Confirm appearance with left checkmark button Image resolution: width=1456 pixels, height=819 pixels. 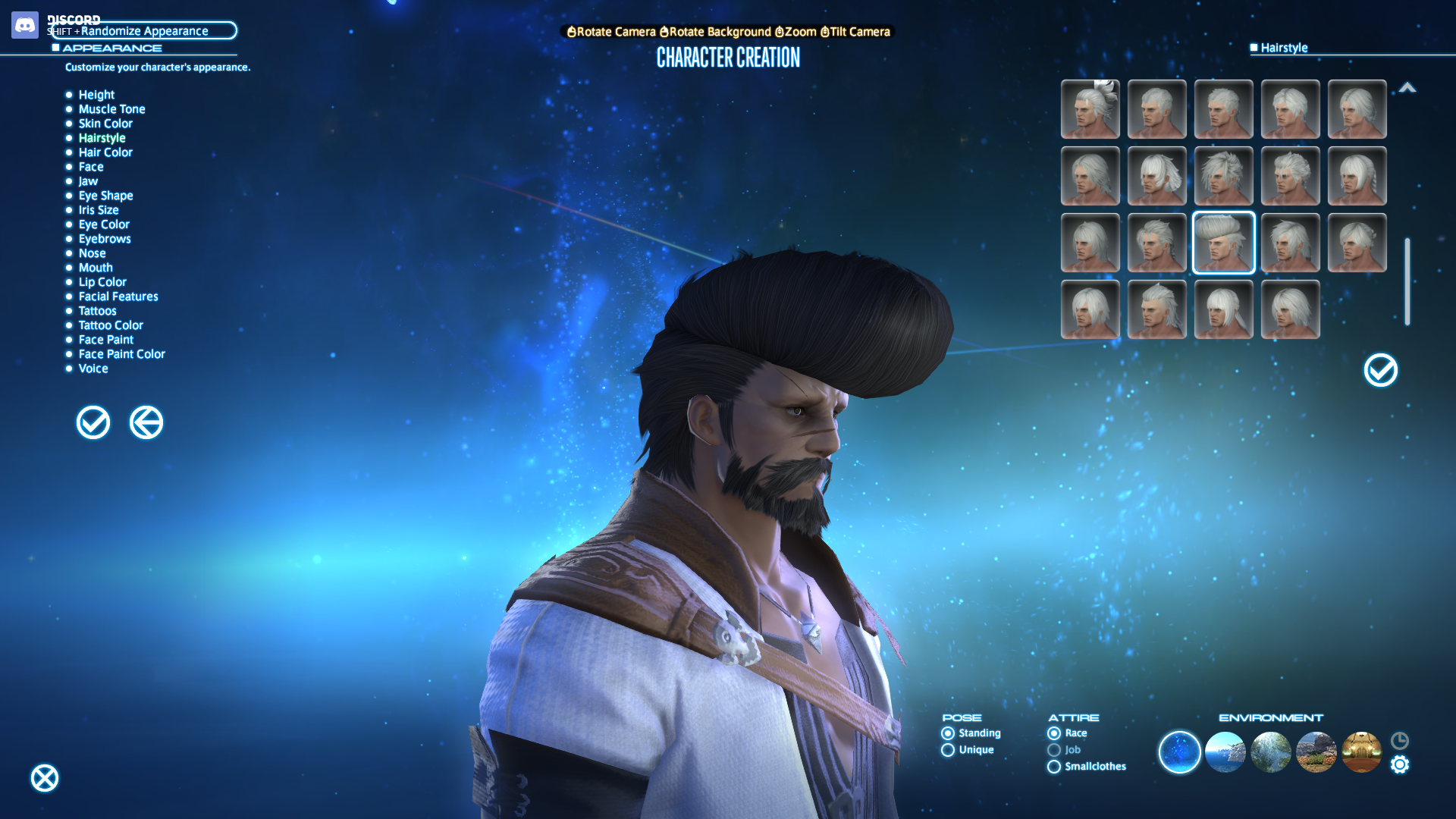(x=93, y=422)
